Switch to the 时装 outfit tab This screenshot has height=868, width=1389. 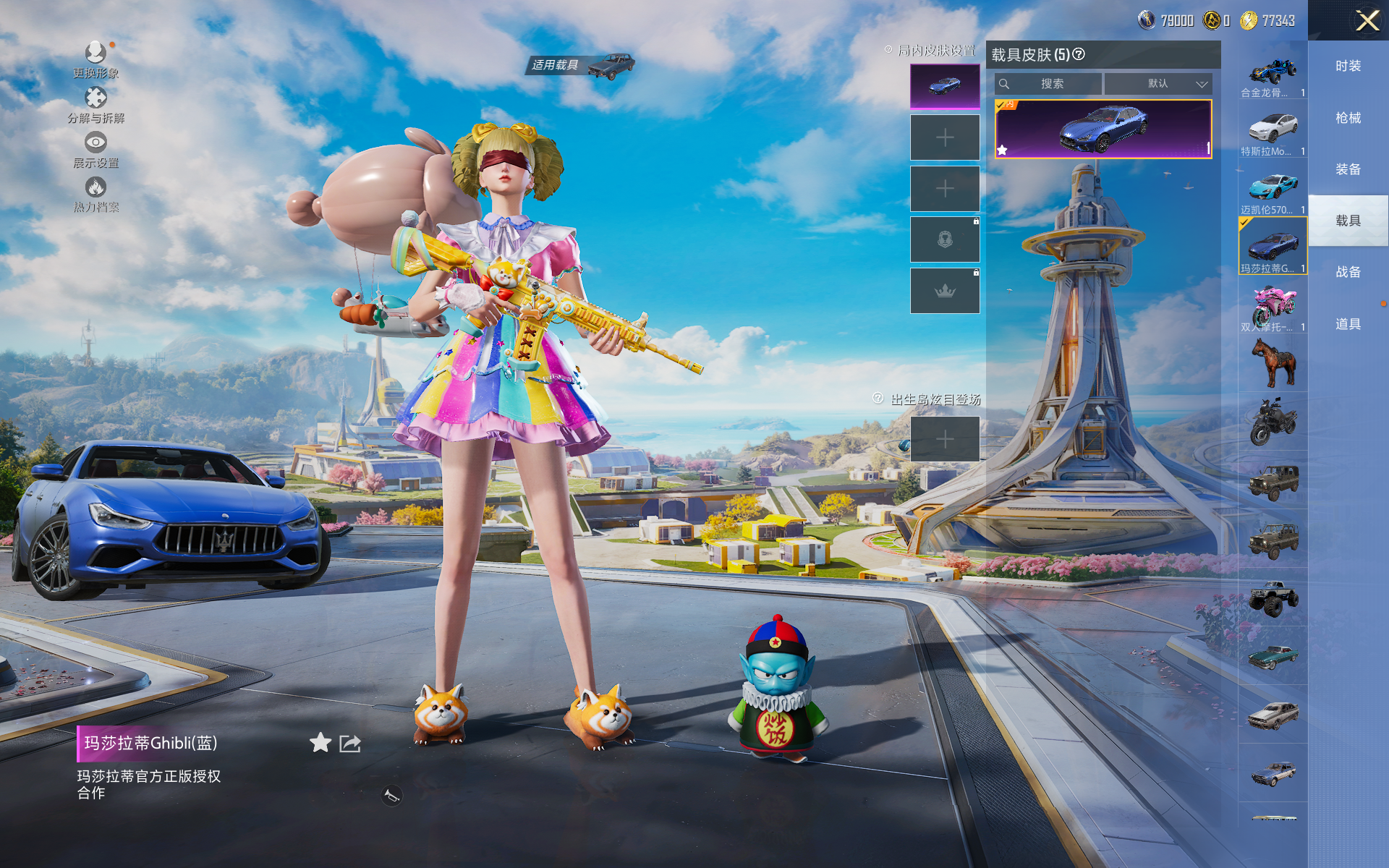pos(1348,66)
